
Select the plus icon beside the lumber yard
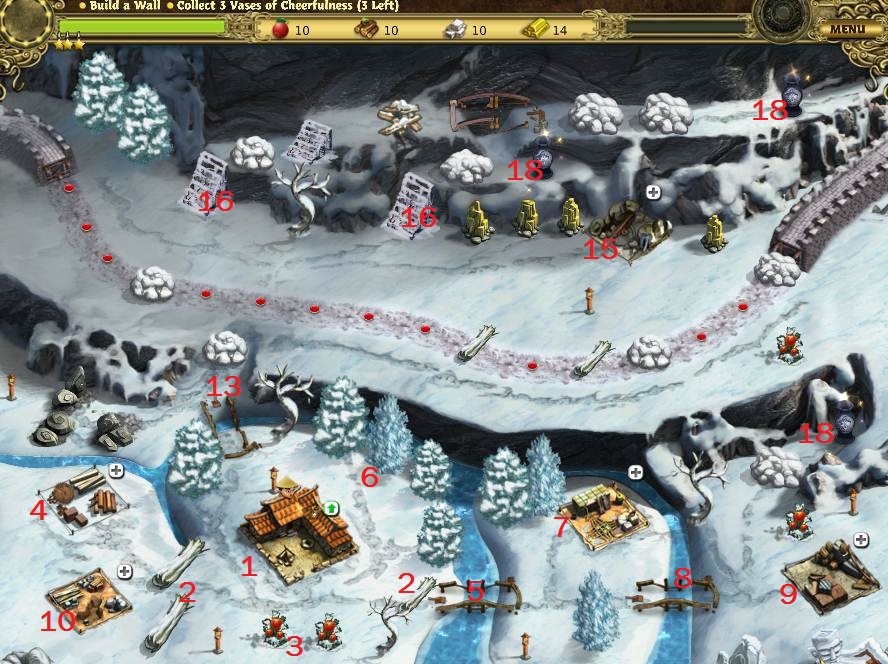point(117,470)
